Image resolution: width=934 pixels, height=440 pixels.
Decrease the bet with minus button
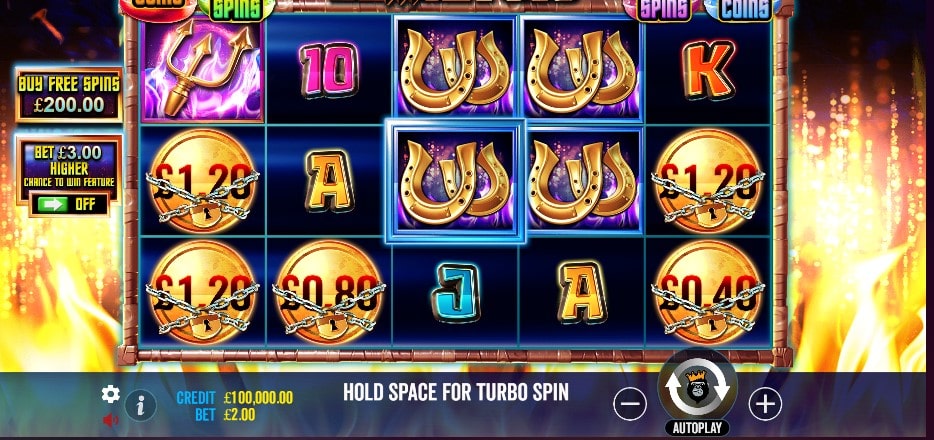click(x=630, y=404)
